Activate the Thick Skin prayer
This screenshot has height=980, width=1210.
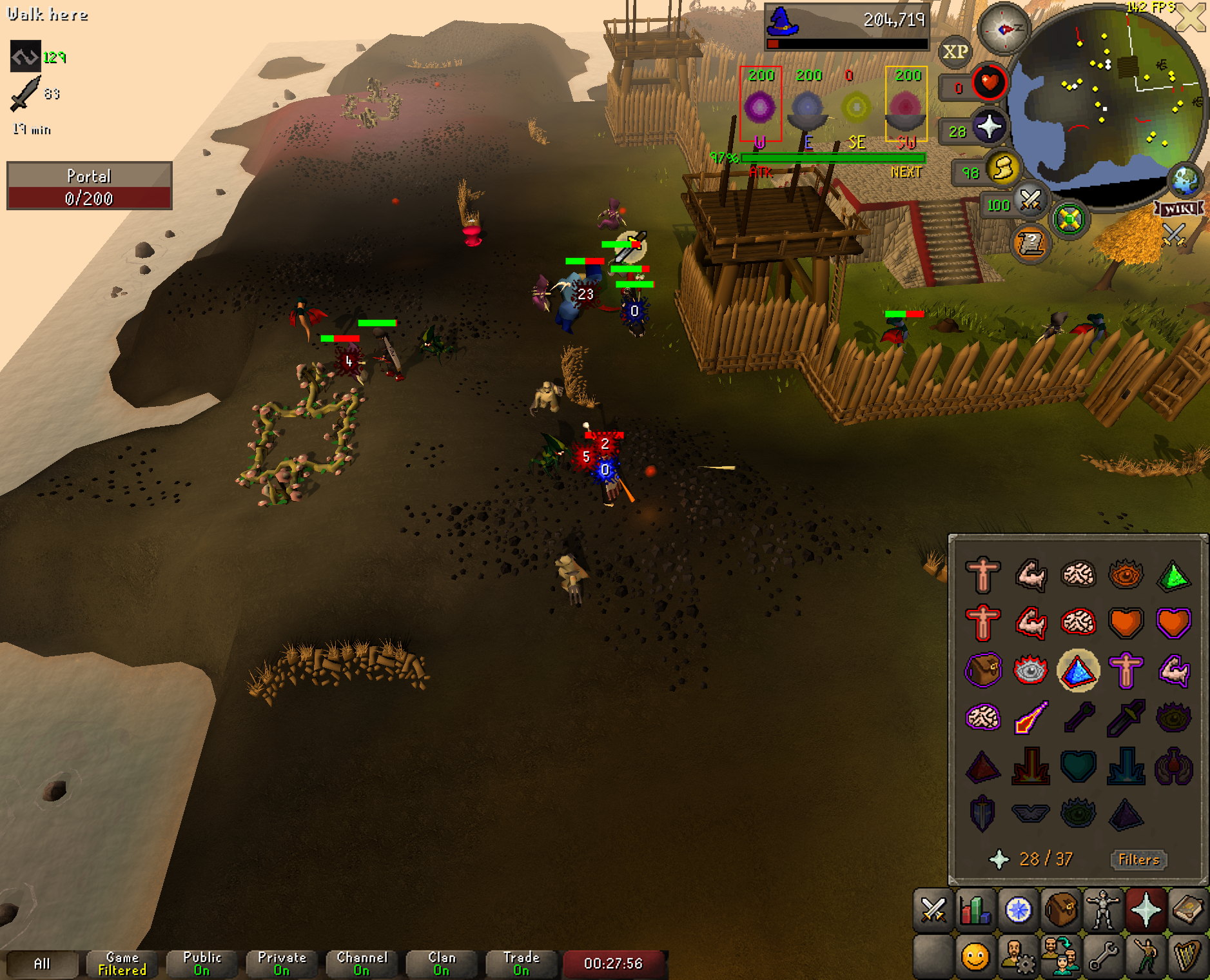click(982, 574)
